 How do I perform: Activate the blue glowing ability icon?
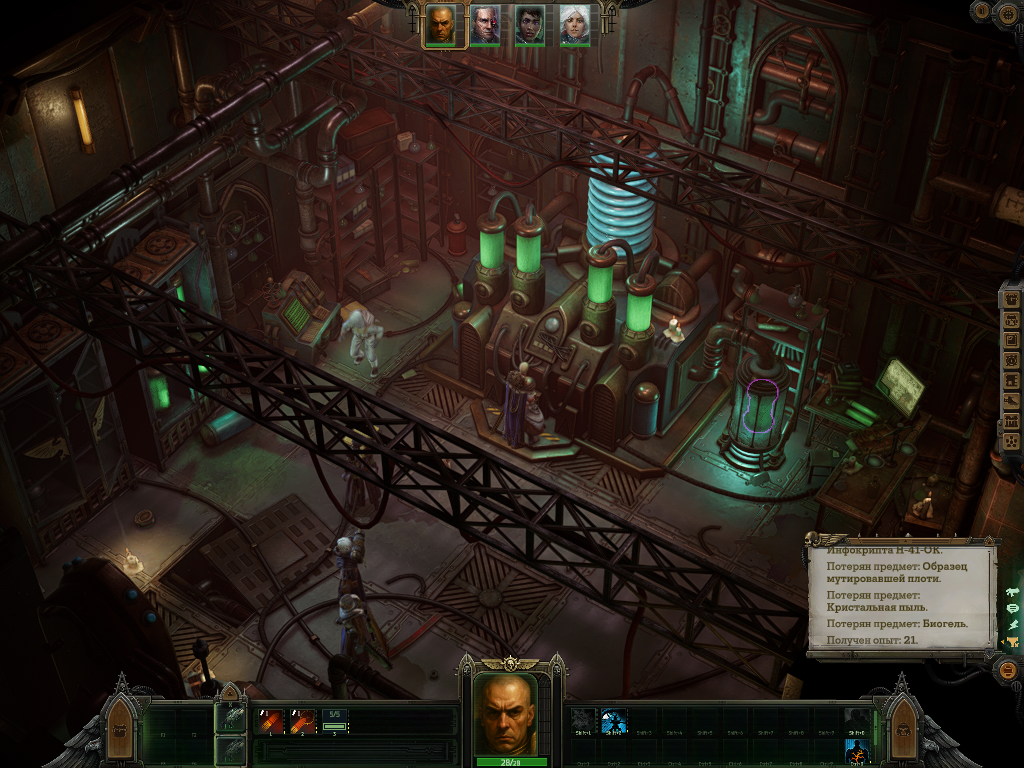(x=613, y=721)
